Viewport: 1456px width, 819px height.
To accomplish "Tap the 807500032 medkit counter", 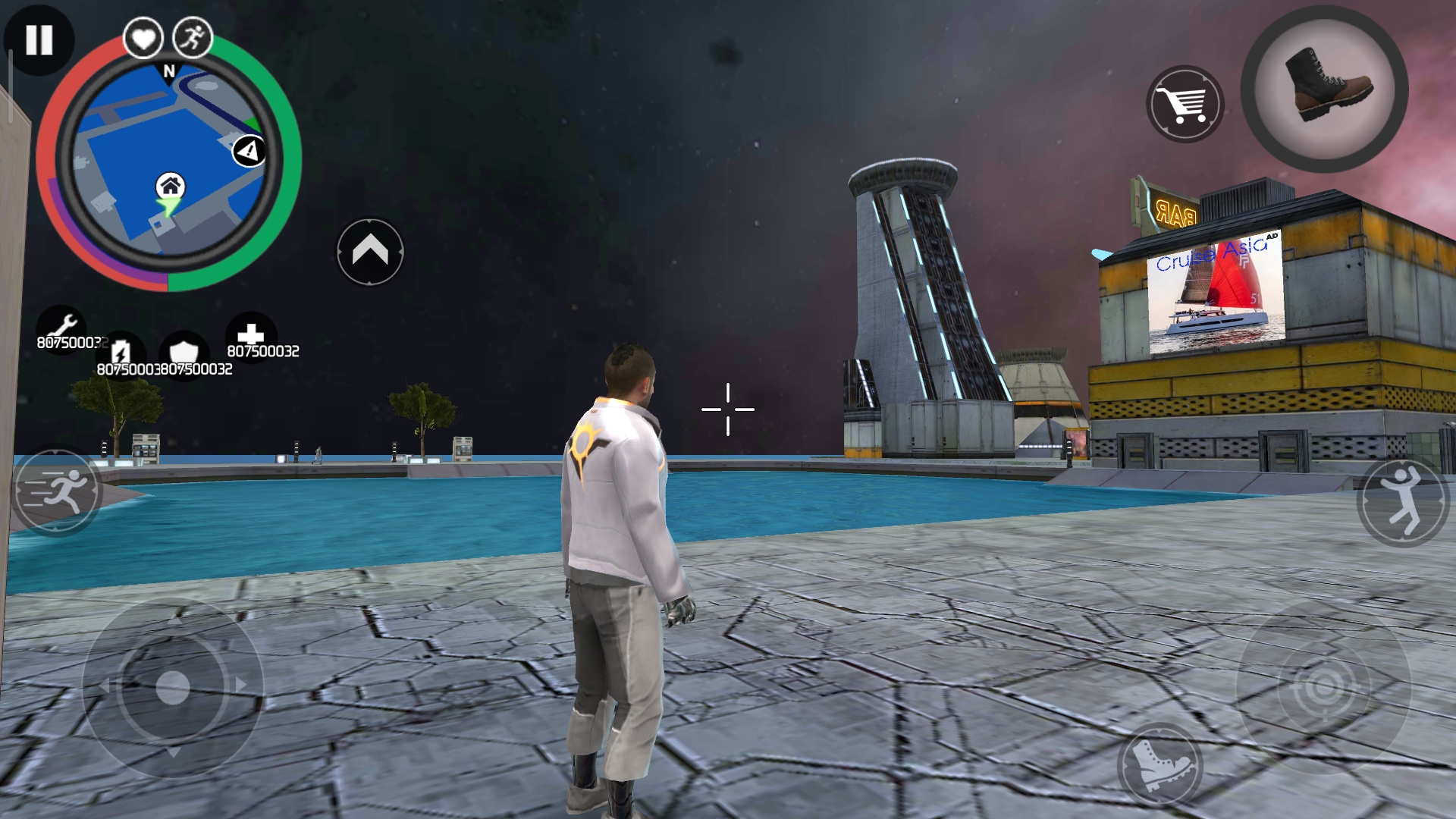I will (262, 350).
